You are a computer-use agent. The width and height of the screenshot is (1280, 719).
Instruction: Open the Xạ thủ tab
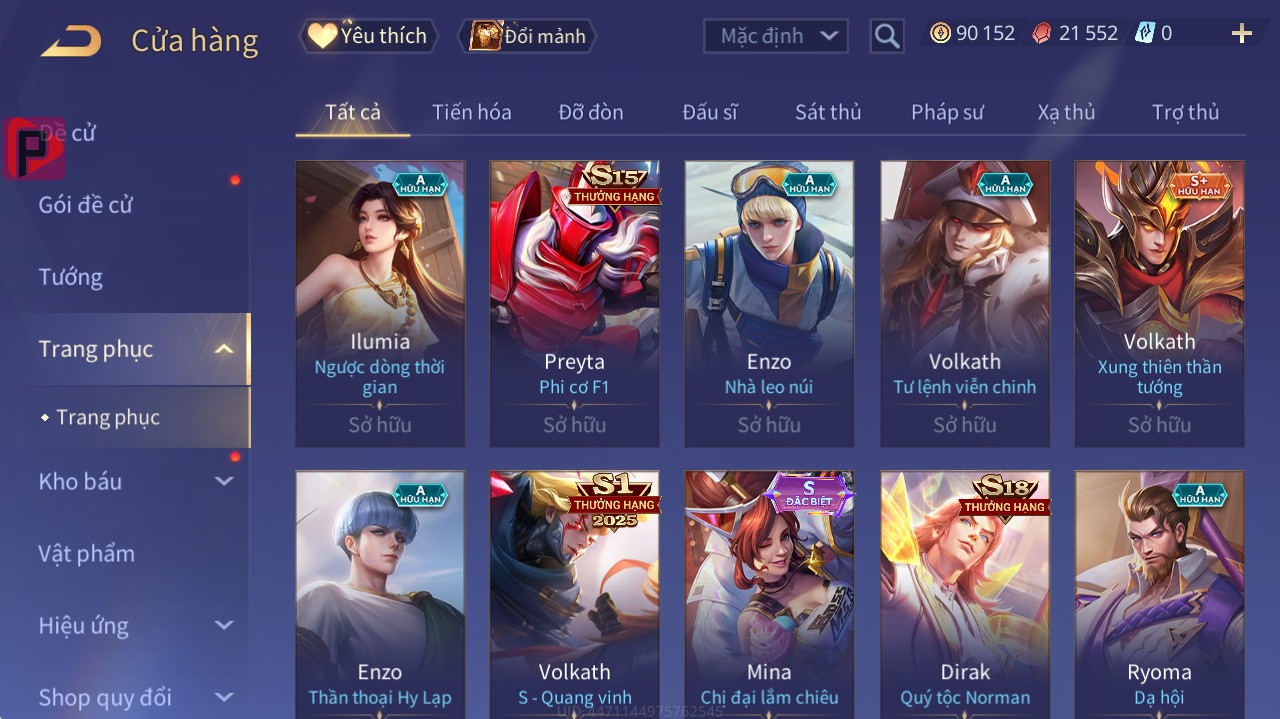click(x=1066, y=112)
